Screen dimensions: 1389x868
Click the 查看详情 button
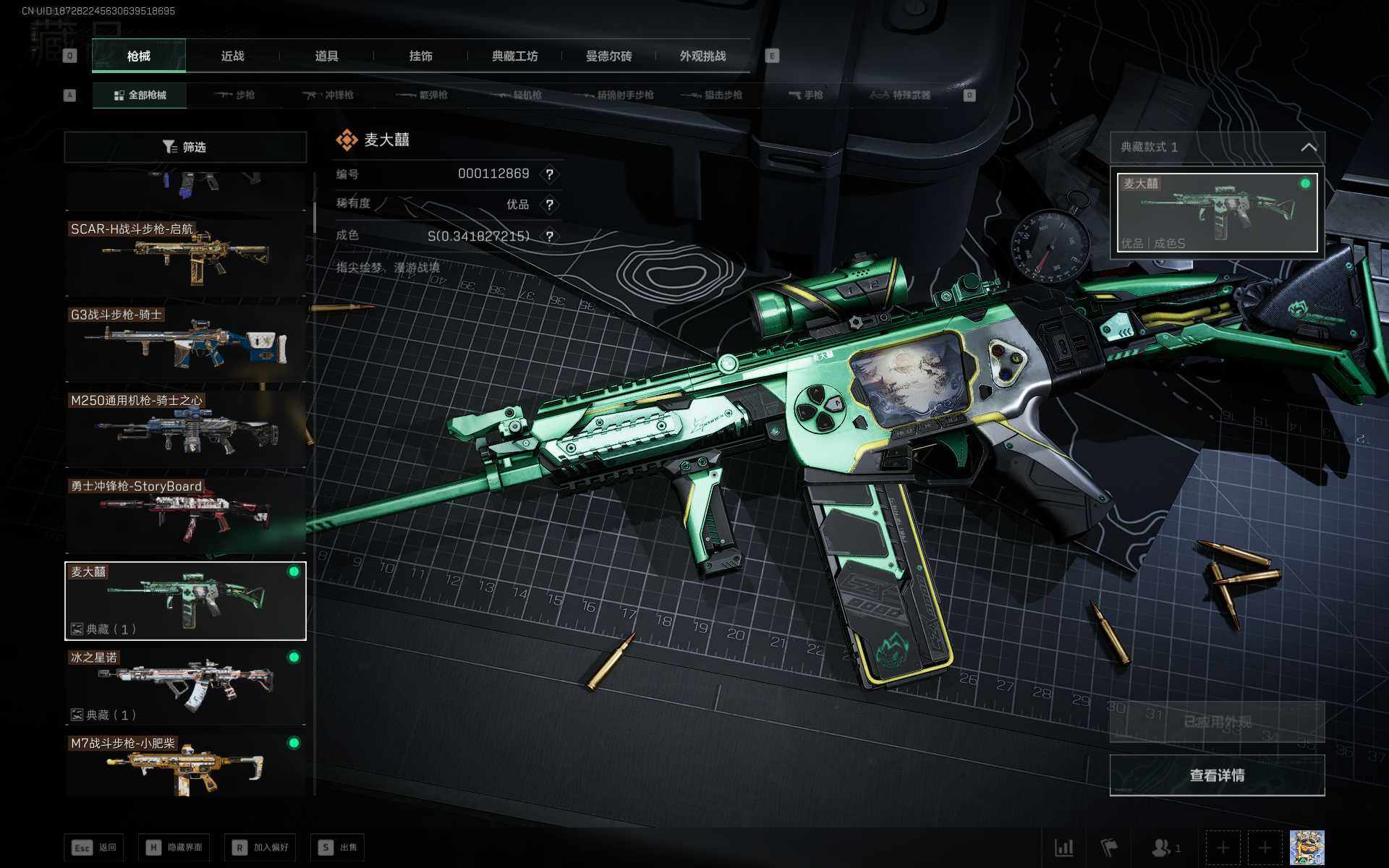tap(1217, 775)
